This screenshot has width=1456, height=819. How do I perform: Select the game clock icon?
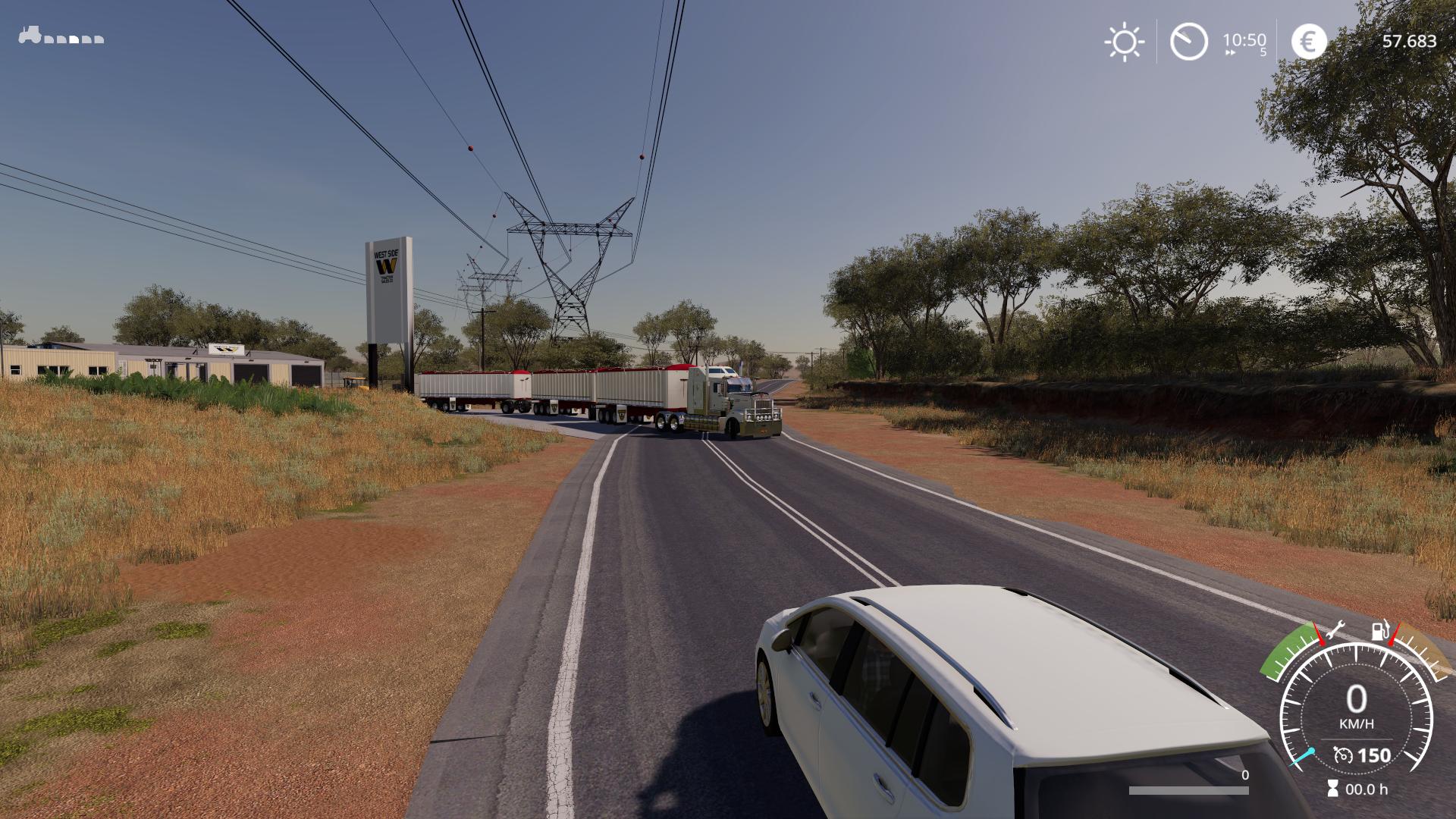click(1188, 41)
